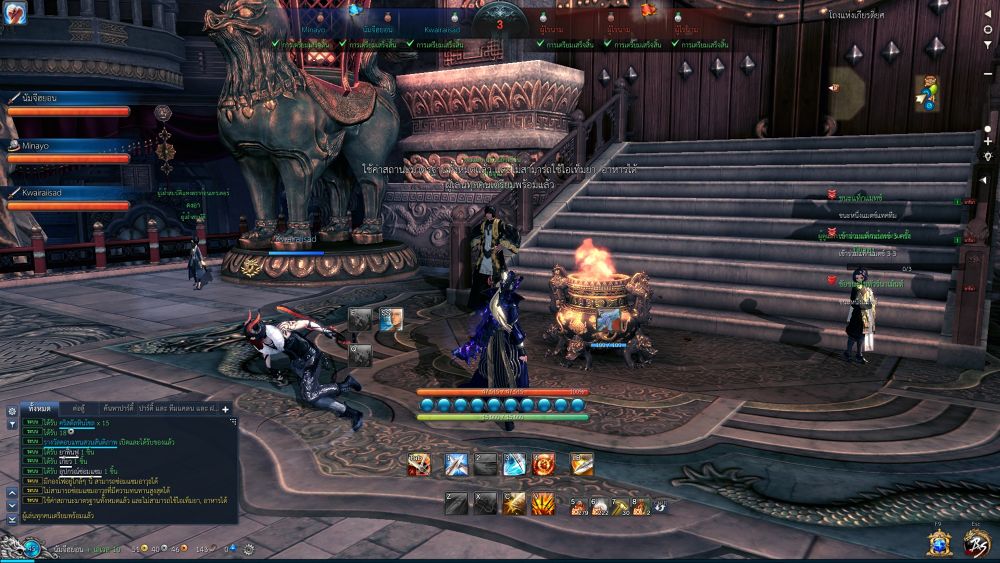Toggle the chat filter funnel

(11, 424)
